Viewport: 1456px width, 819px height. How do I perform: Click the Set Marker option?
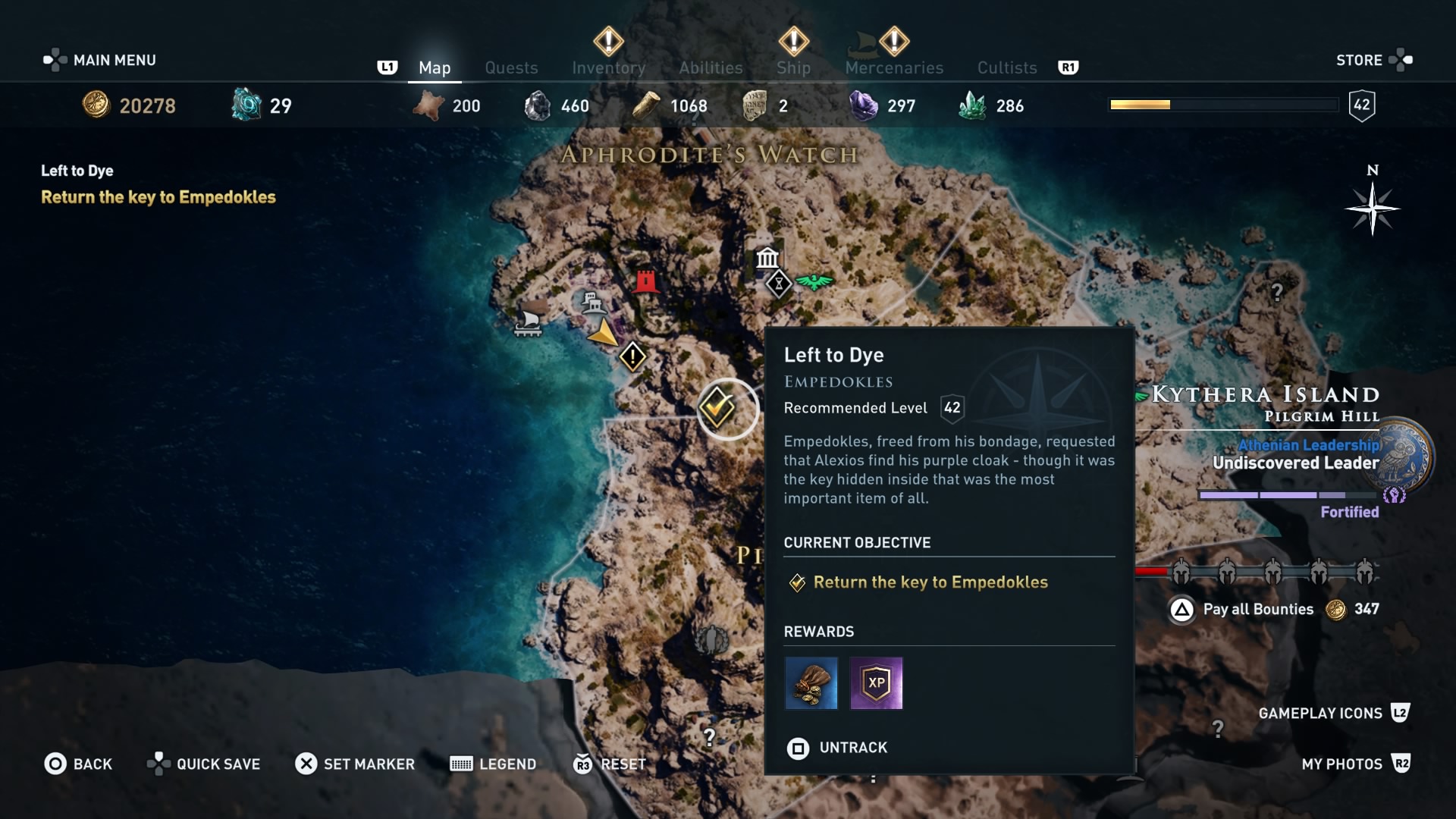pyautogui.click(x=355, y=764)
